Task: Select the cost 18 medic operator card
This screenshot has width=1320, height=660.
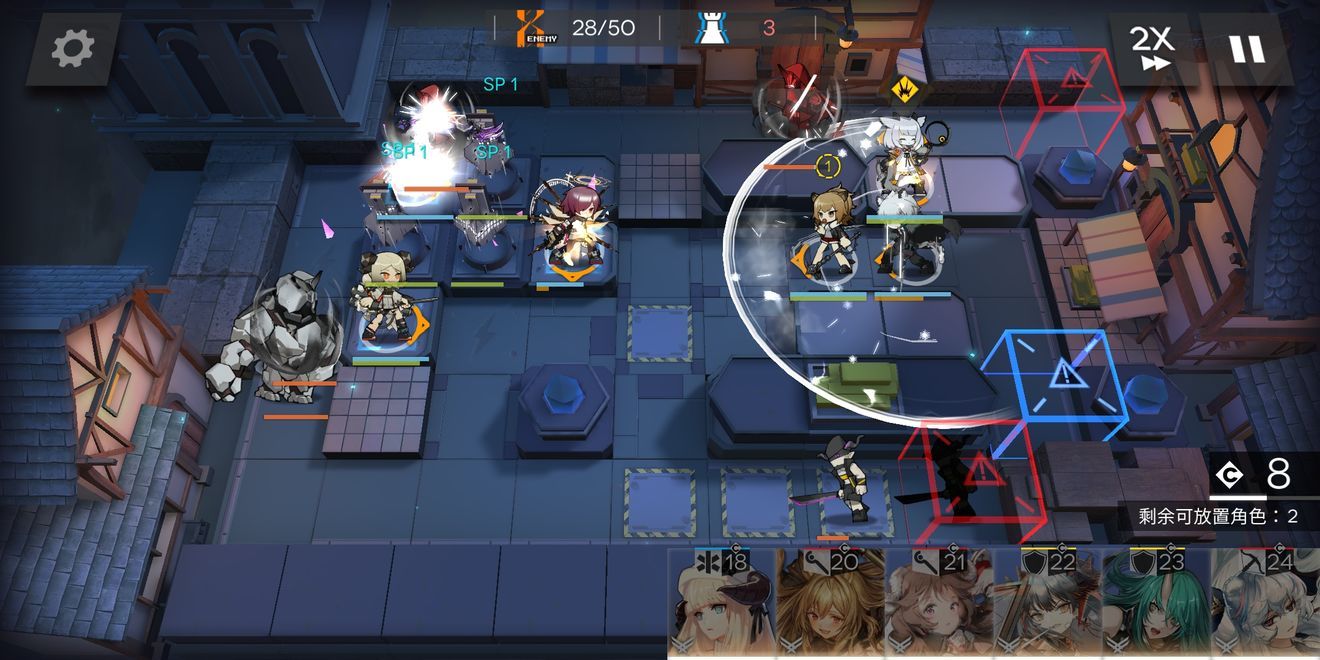Action: 721,604
